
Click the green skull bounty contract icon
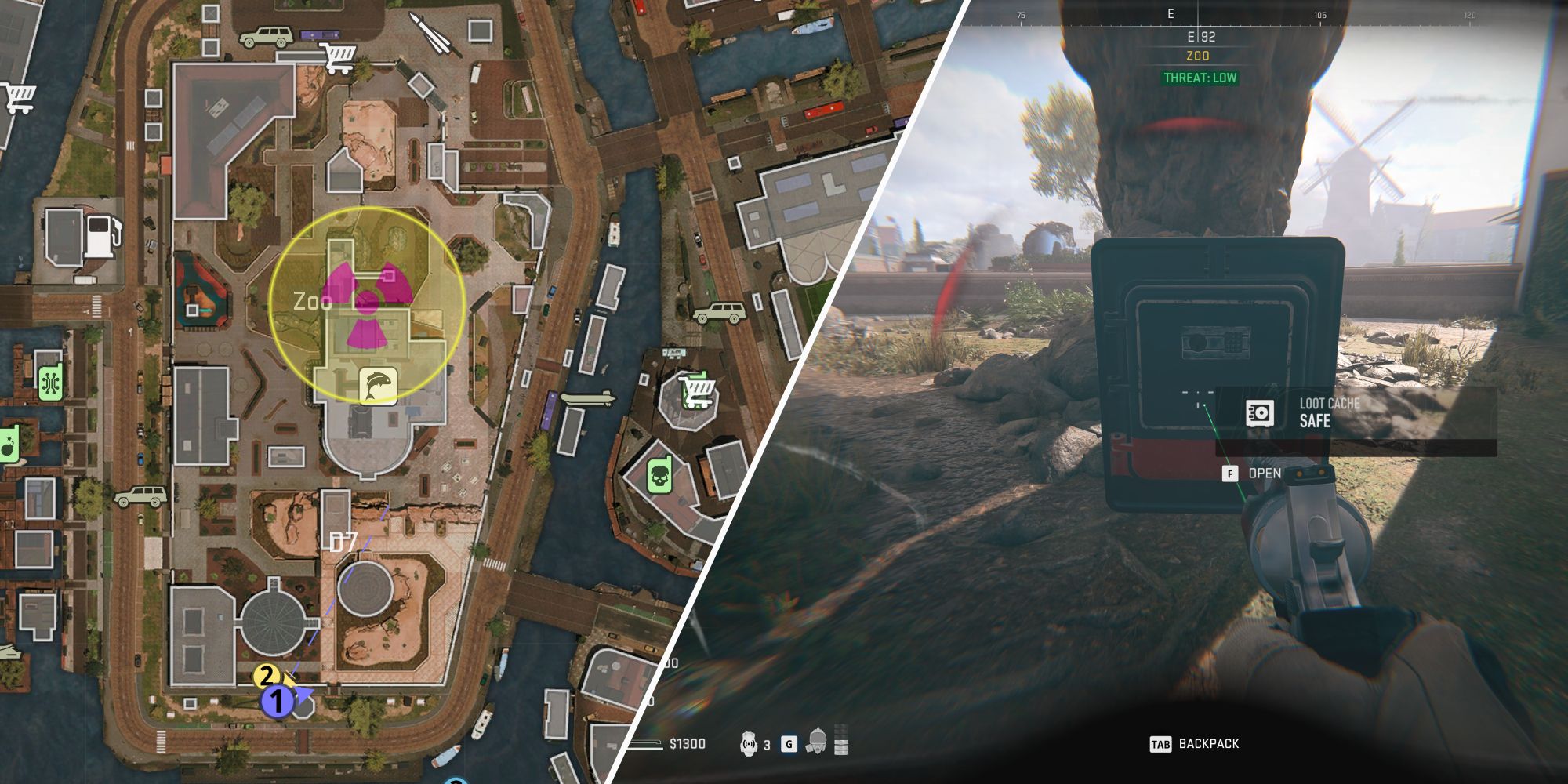[x=659, y=474]
